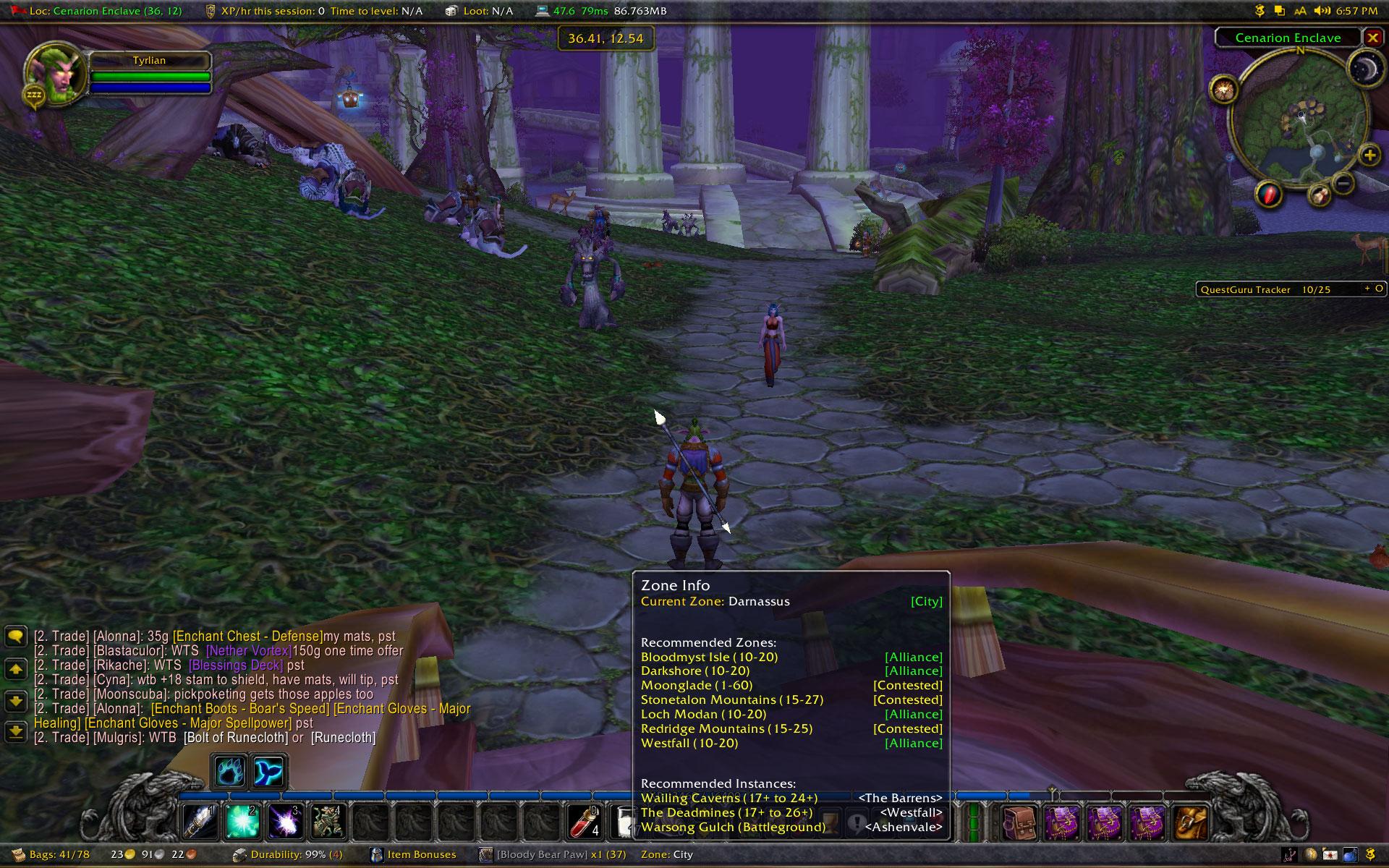
Task: Activate the aquatic form stance button
Action: tap(268, 773)
